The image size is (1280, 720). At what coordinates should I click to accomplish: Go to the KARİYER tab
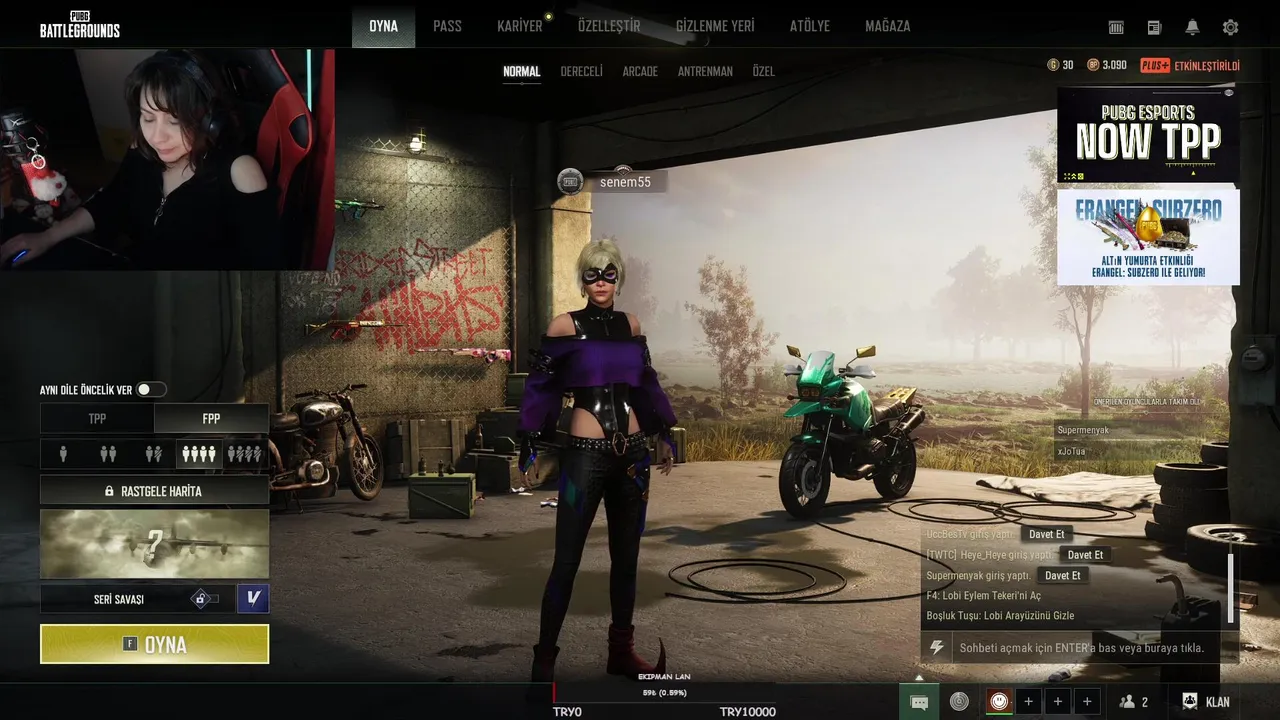point(519,26)
